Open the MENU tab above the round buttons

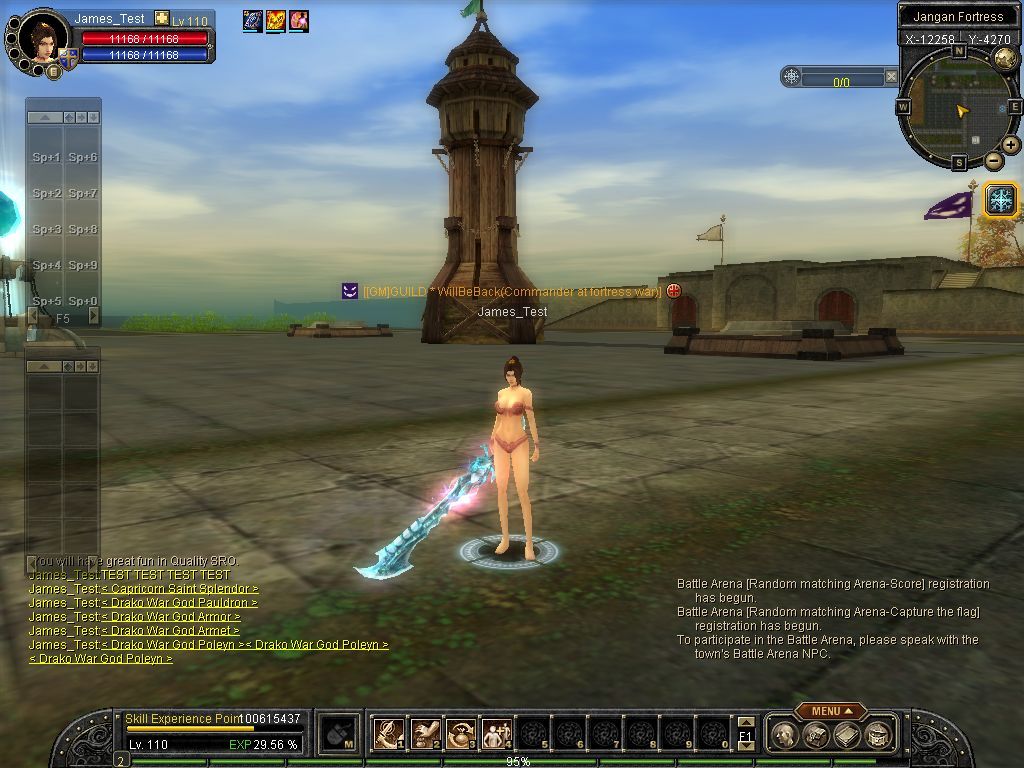(831, 711)
